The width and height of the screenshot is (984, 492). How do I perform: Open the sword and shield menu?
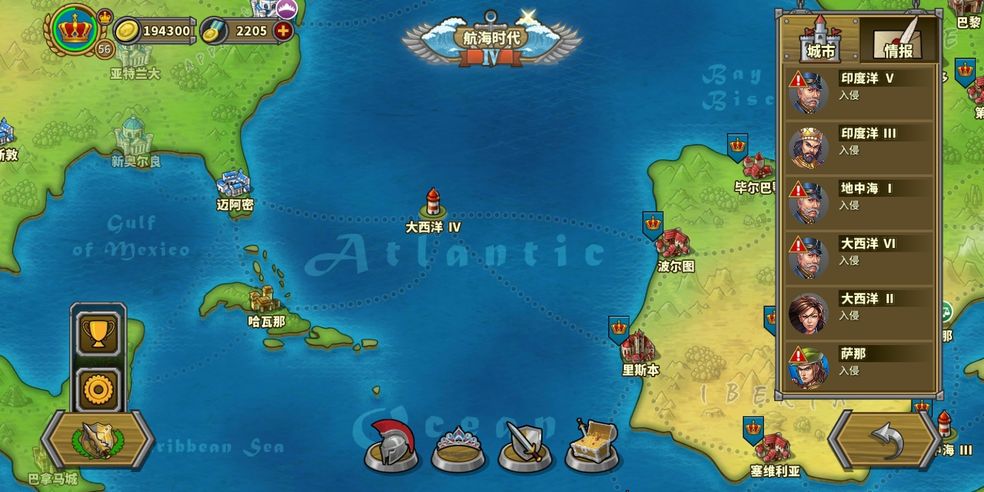click(524, 444)
